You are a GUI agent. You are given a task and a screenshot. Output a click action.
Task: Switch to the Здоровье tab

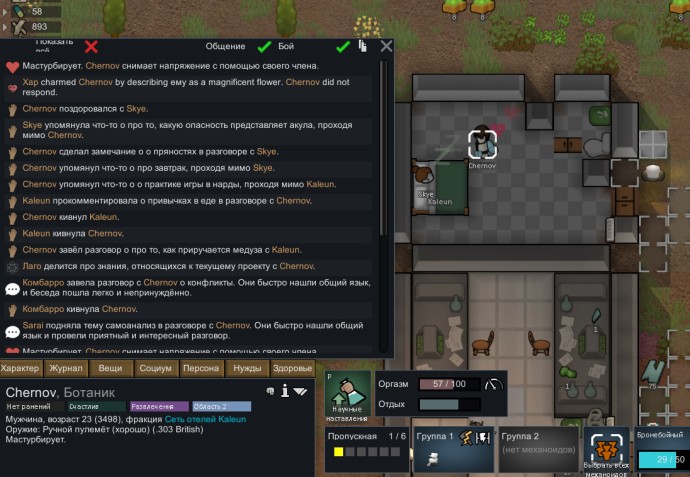pyautogui.click(x=292, y=368)
